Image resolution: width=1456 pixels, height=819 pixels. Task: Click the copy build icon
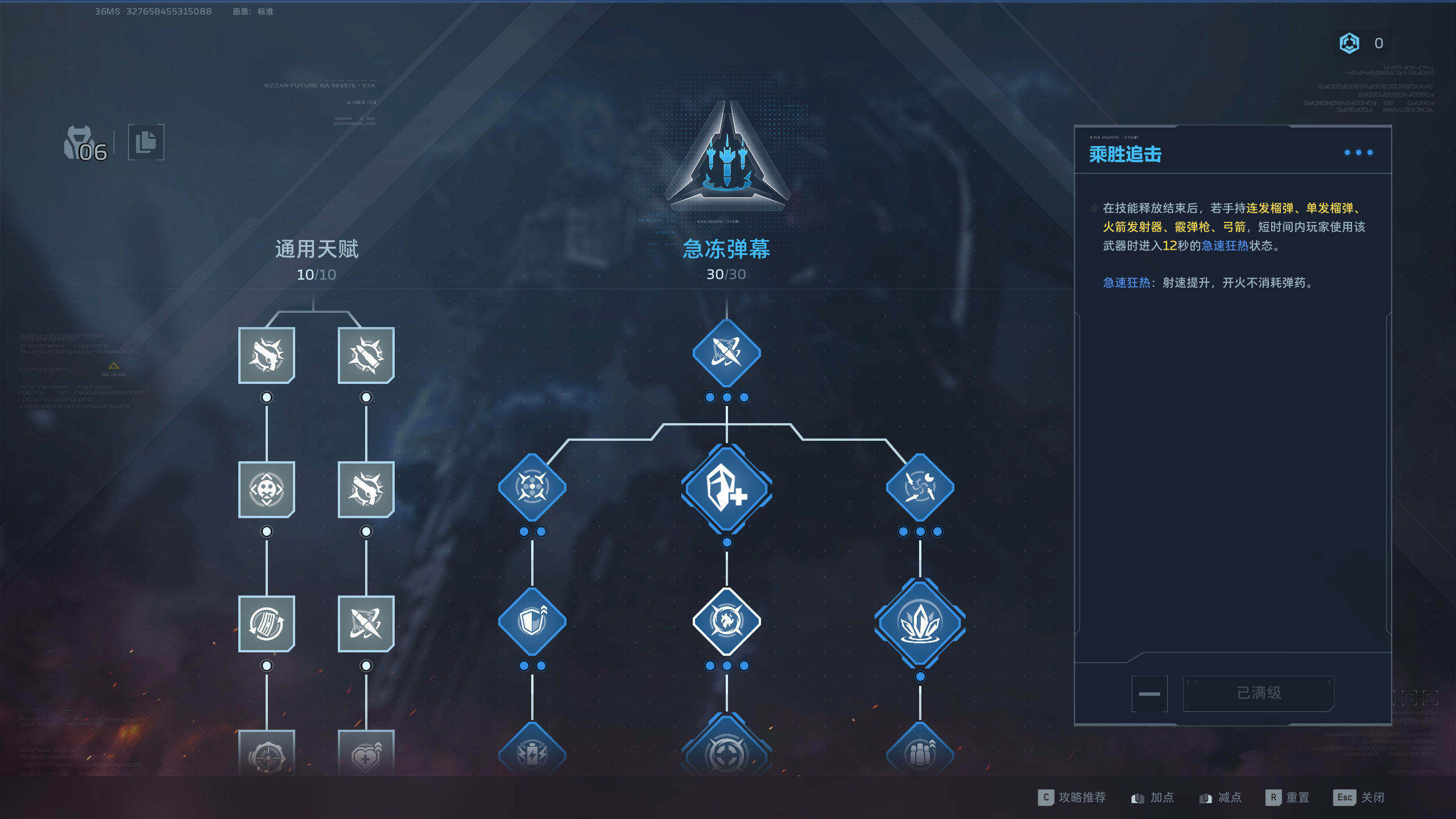[146, 142]
